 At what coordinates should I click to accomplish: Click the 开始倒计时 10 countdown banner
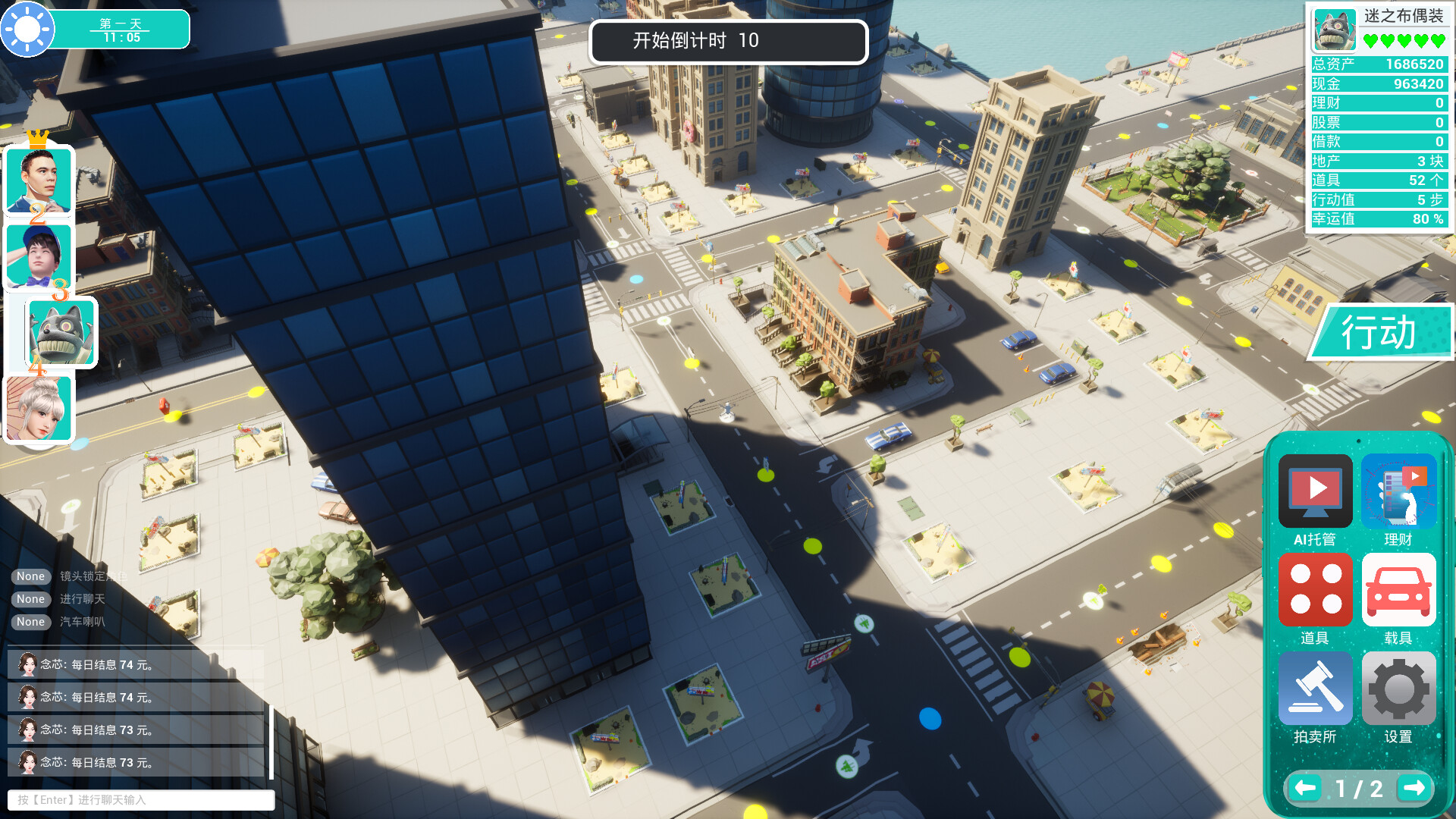pos(728,42)
